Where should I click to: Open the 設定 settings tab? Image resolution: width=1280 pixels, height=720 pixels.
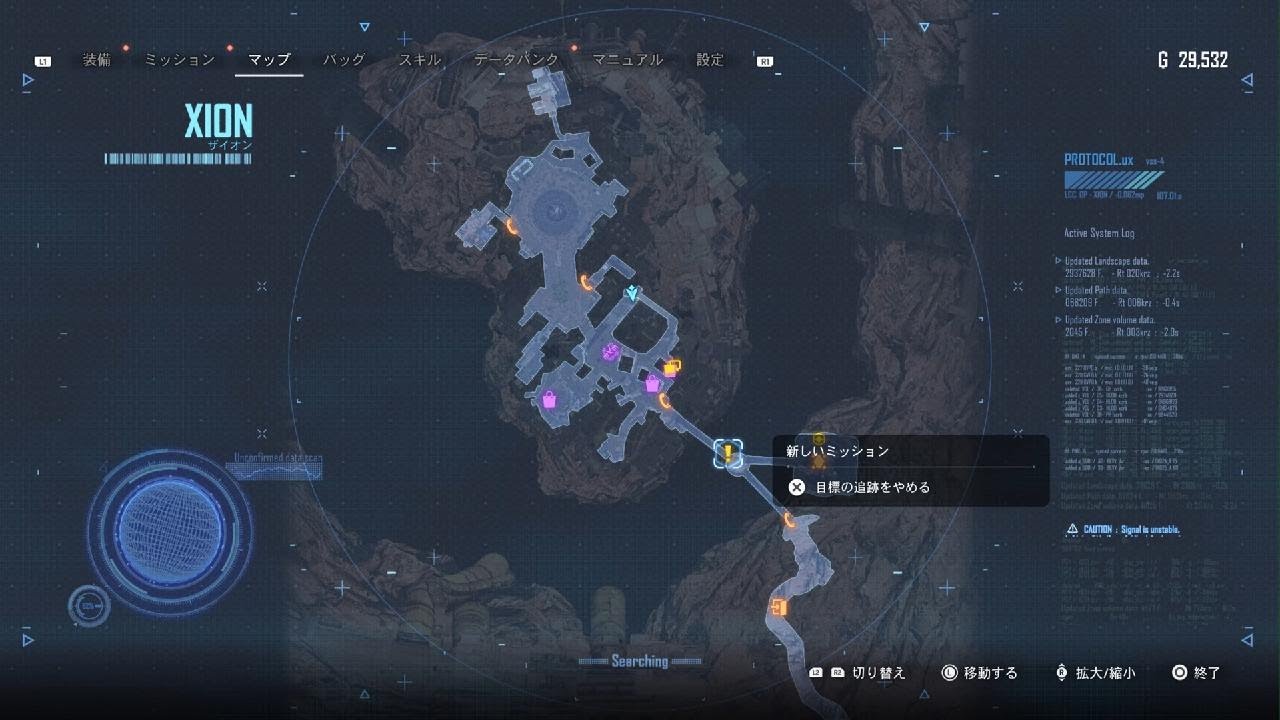(x=710, y=60)
